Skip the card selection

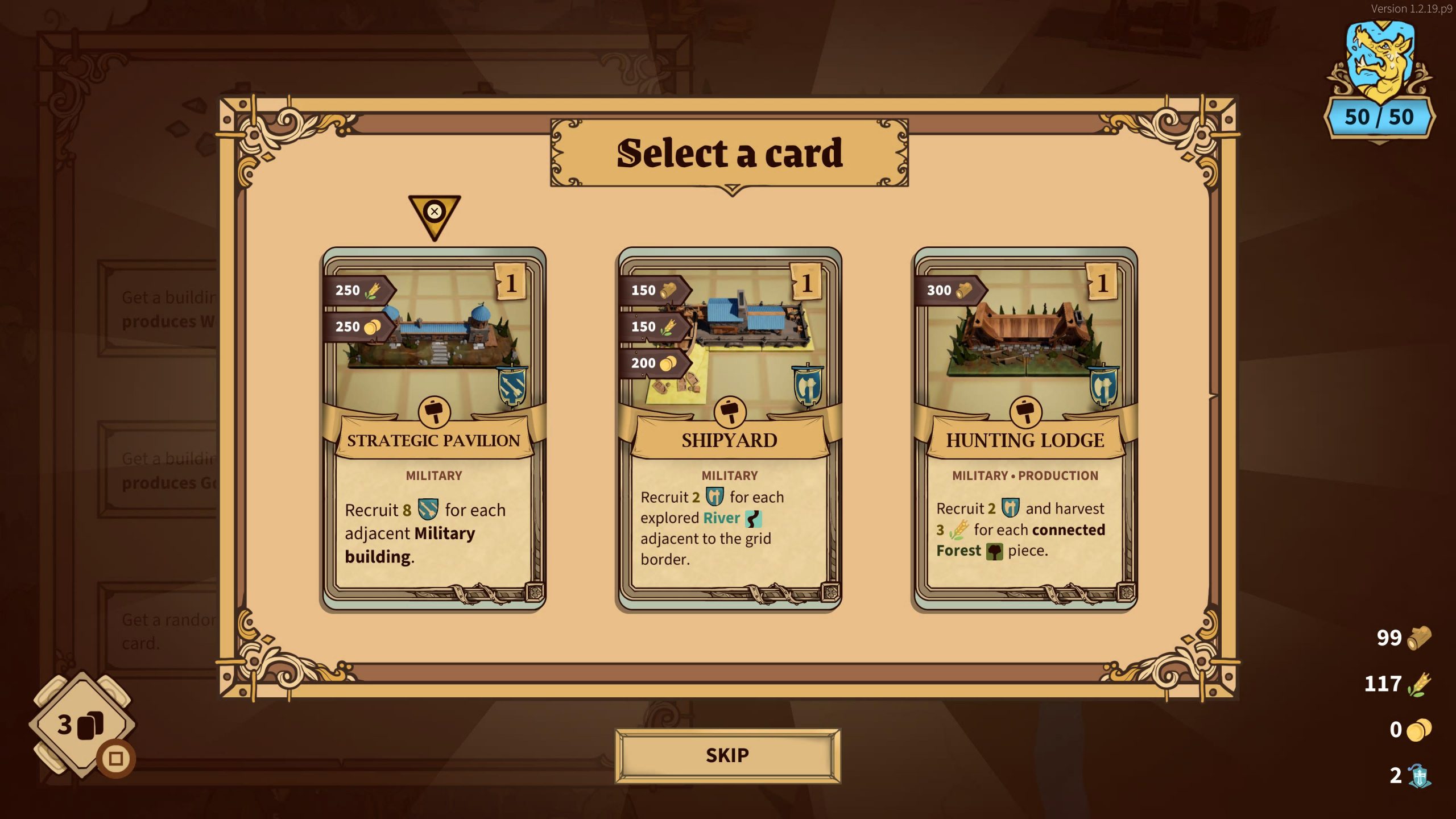(727, 755)
